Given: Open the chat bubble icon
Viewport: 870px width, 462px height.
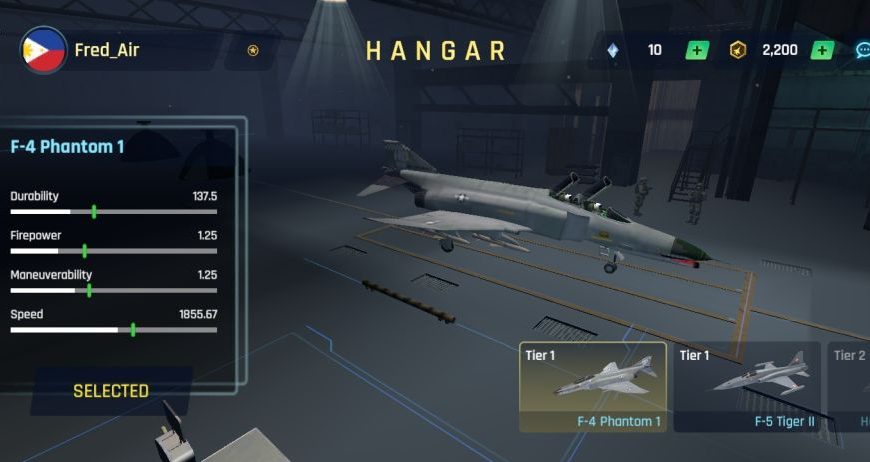Looking at the screenshot, I should (x=862, y=50).
